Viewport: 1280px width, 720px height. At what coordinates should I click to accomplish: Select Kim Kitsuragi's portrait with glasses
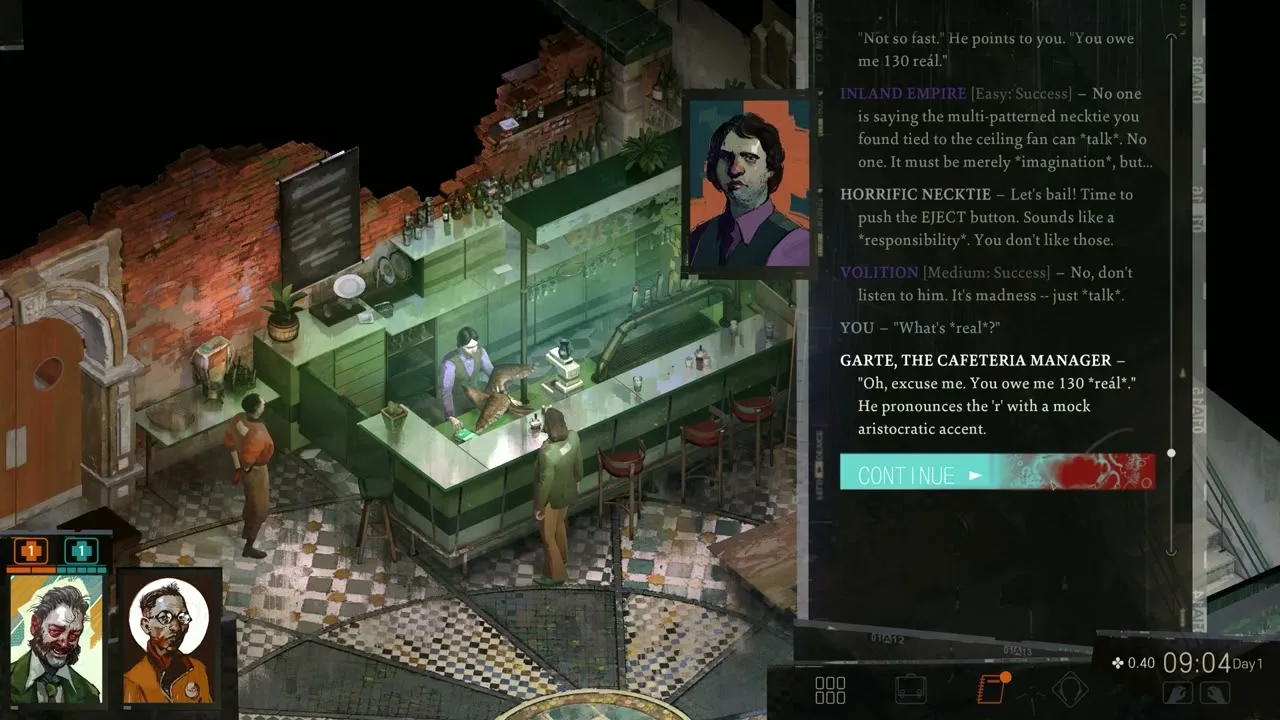coord(169,636)
